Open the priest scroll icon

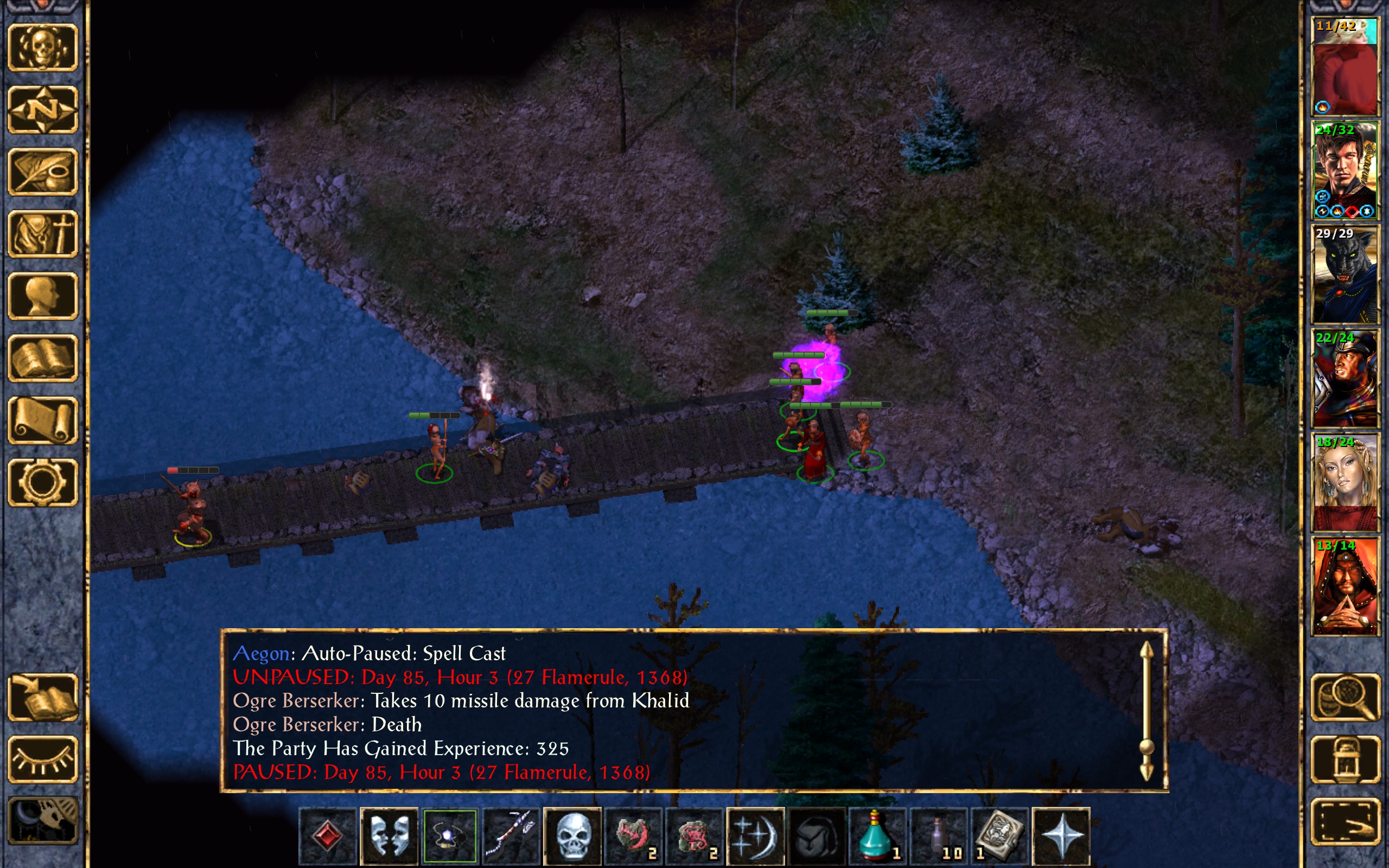pos(42,420)
